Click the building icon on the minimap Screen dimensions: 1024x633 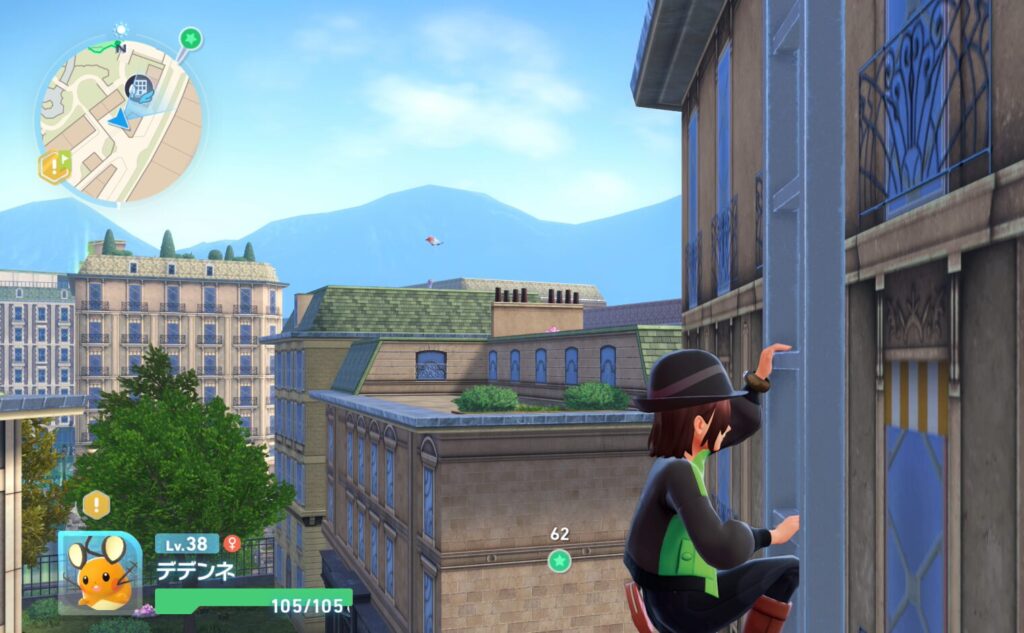(x=140, y=87)
